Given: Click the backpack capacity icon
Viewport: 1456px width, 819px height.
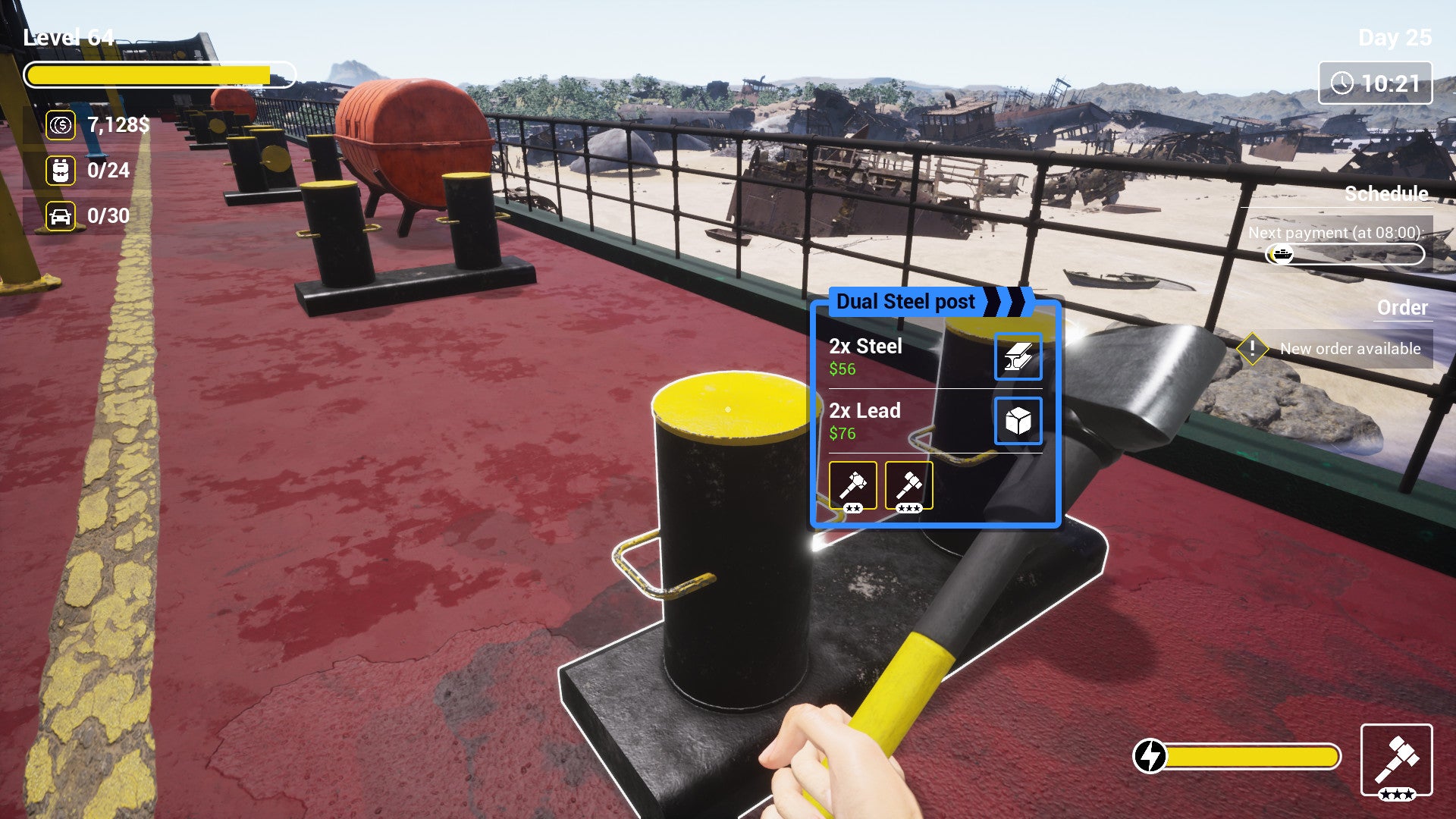Looking at the screenshot, I should coord(61,171).
